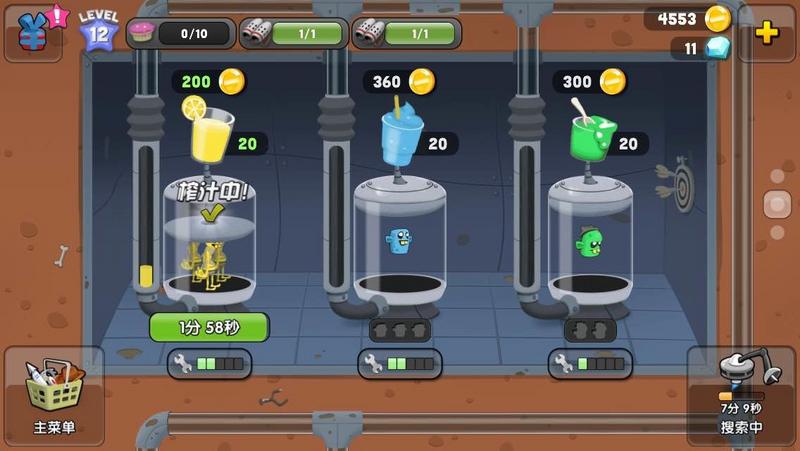The height and width of the screenshot is (451, 800).
Task: Upgrade the lemon juice machine via wrench bar
Action: [x=209, y=364]
